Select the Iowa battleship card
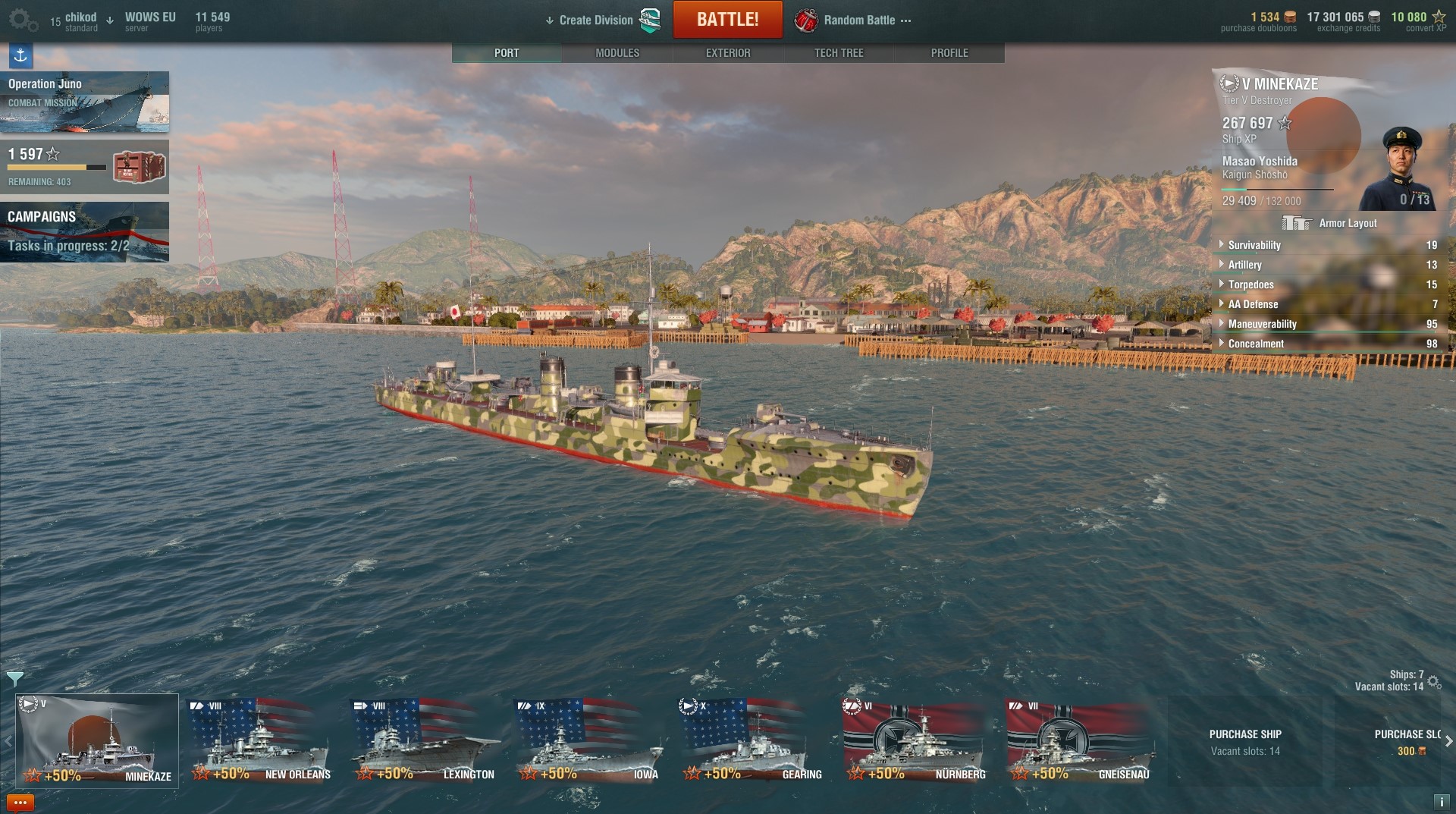Screen dimensions: 1456x814 click(588, 741)
